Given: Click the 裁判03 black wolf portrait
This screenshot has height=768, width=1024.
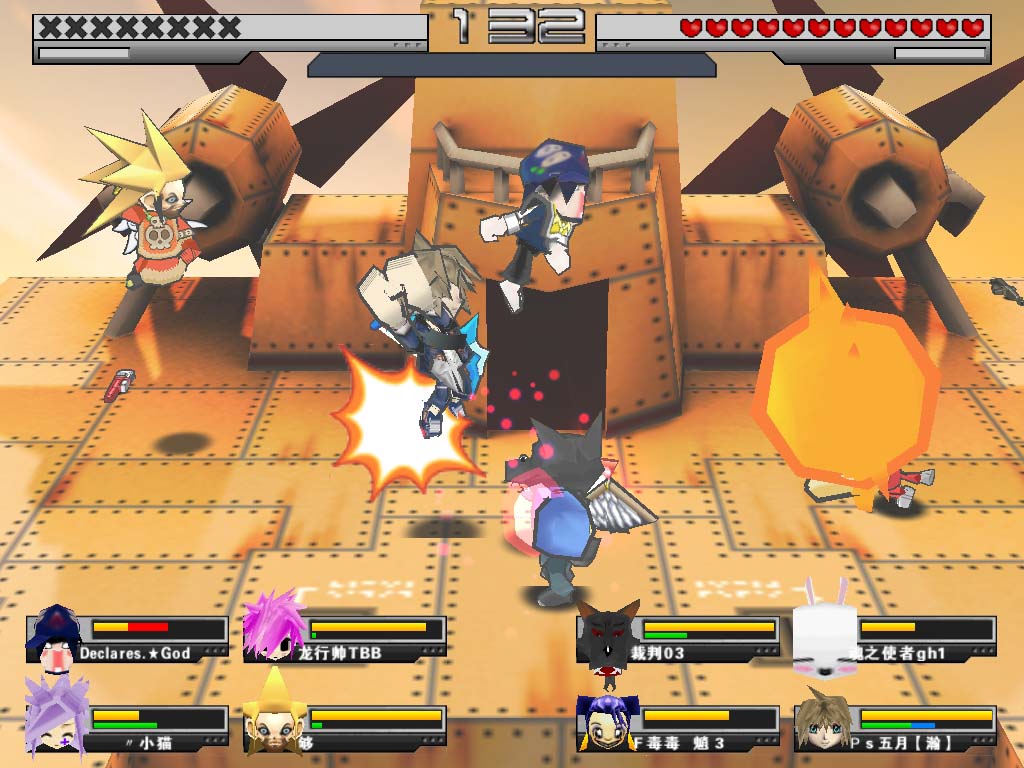Looking at the screenshot, I should pyautogui.click(x=607, y=636).
